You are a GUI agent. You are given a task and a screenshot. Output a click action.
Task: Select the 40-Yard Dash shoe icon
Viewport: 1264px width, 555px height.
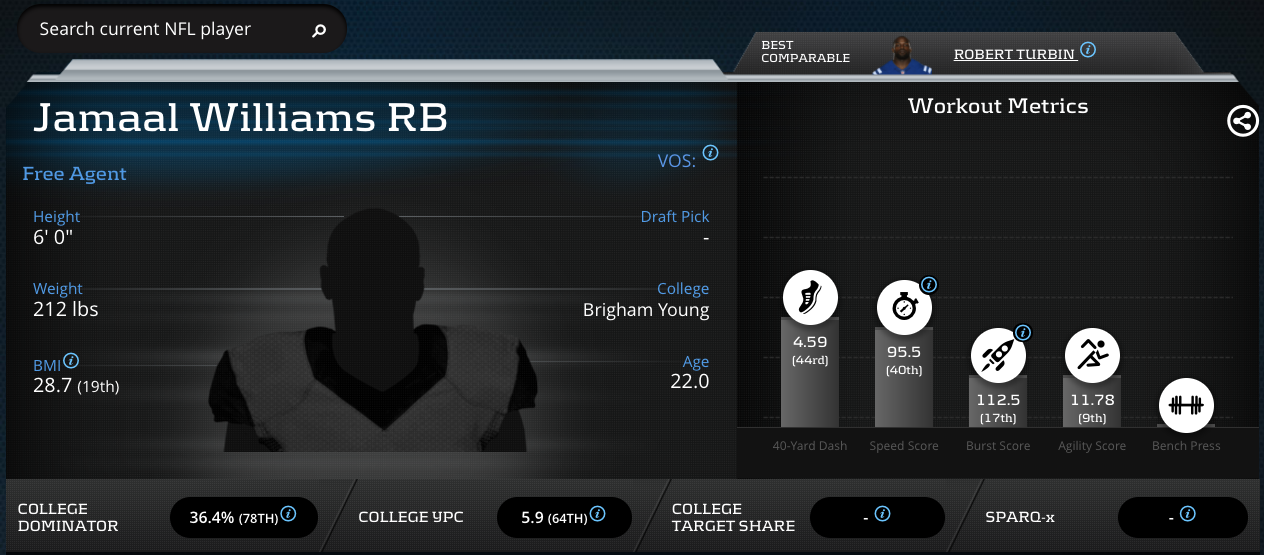(x=809, y=297)
